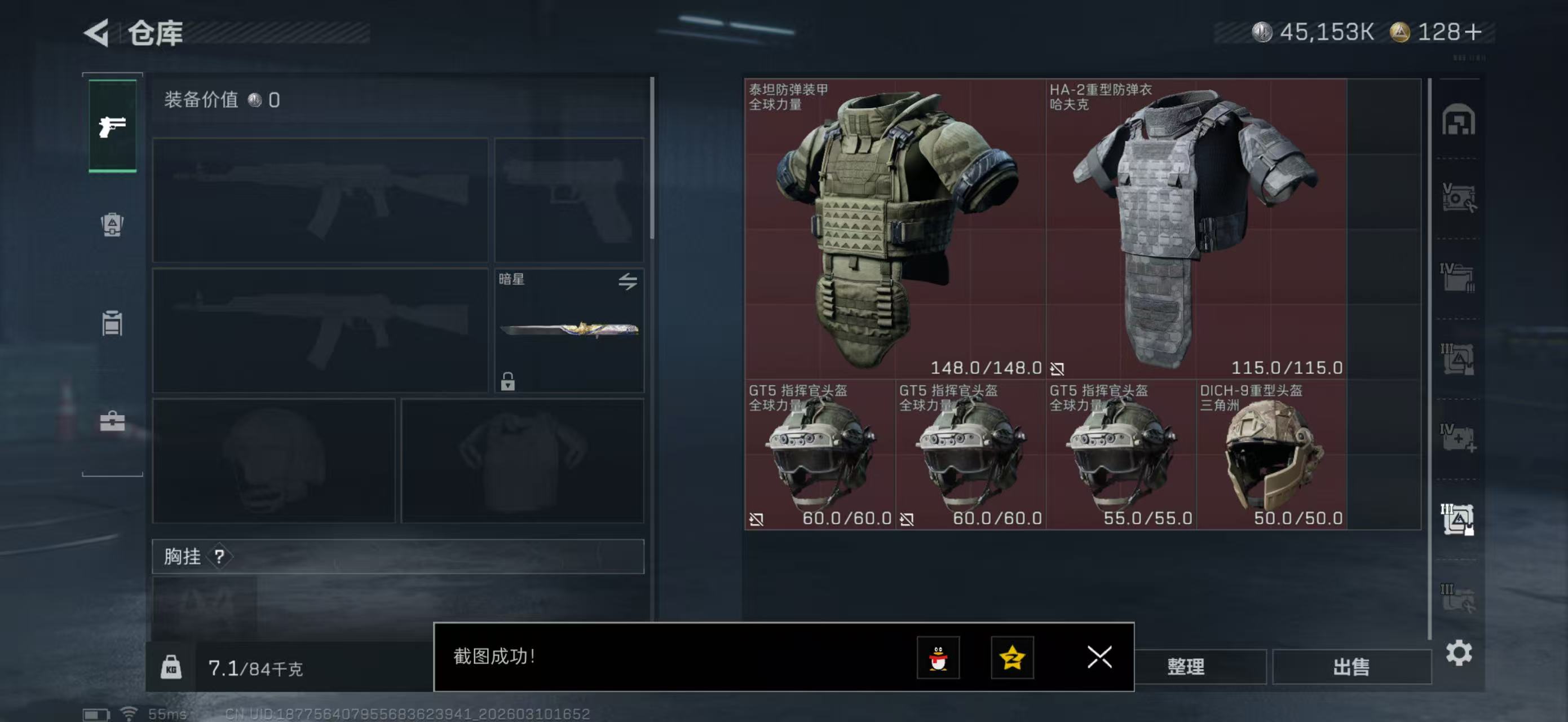Select the 暗星 knife slot
This screenshot has height=722, width=1568.
tap(568, 330)
